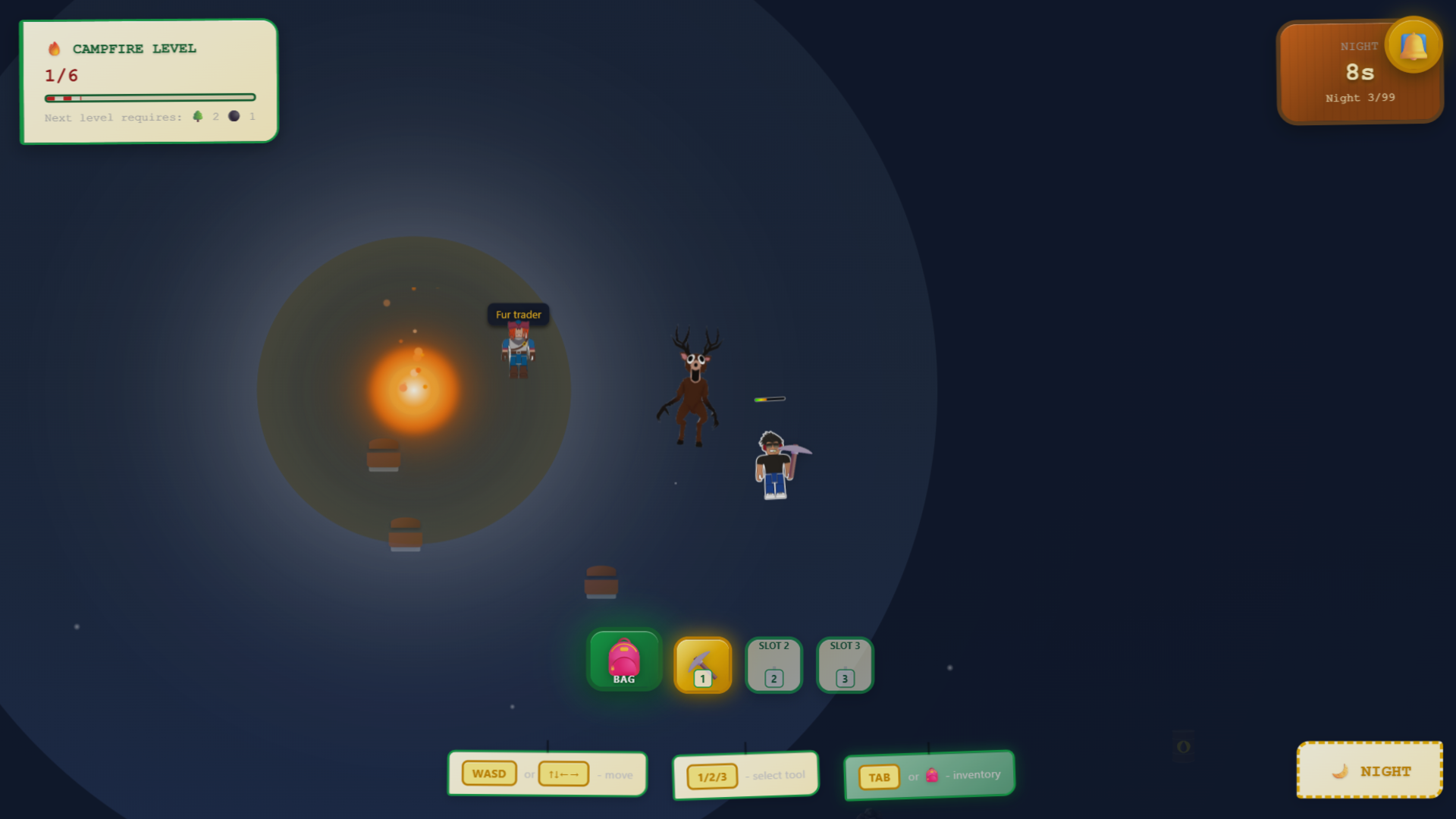Click the WASD move controls hint

[x=547, y=773]
